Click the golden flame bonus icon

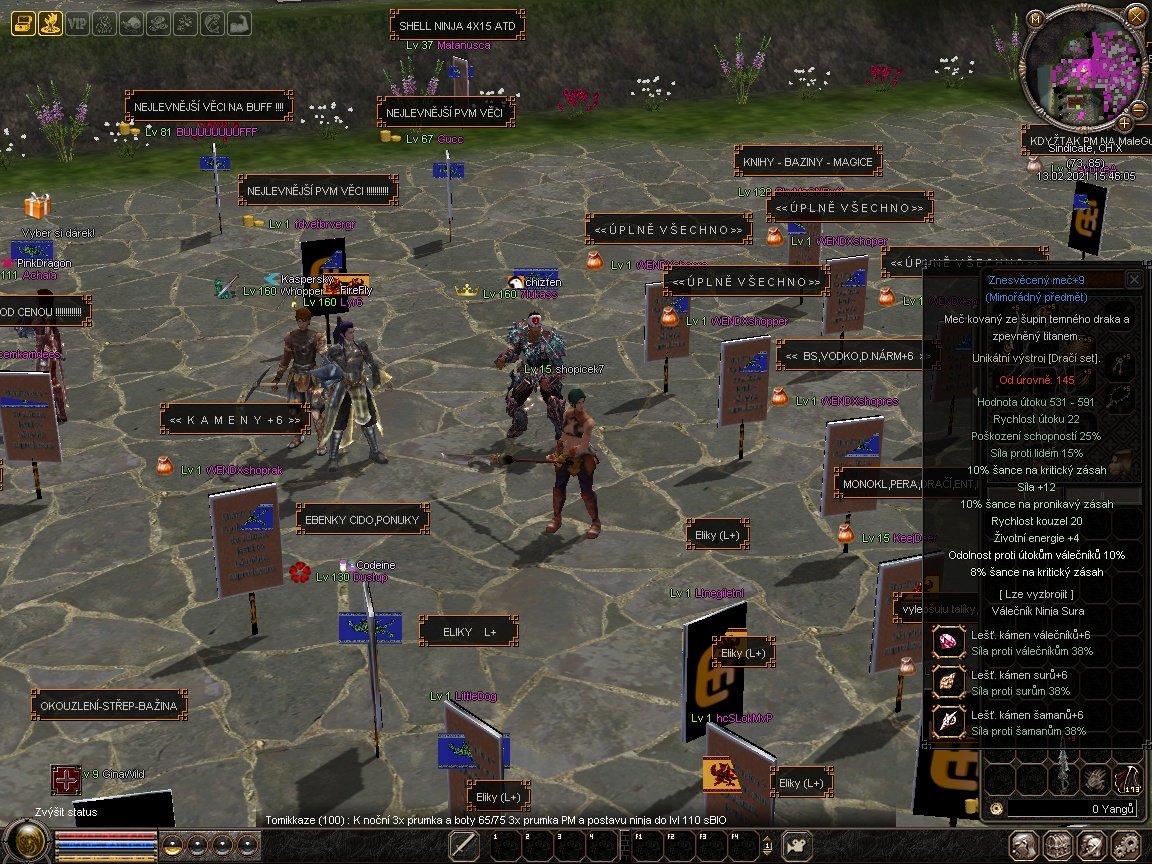pos(50,24)
